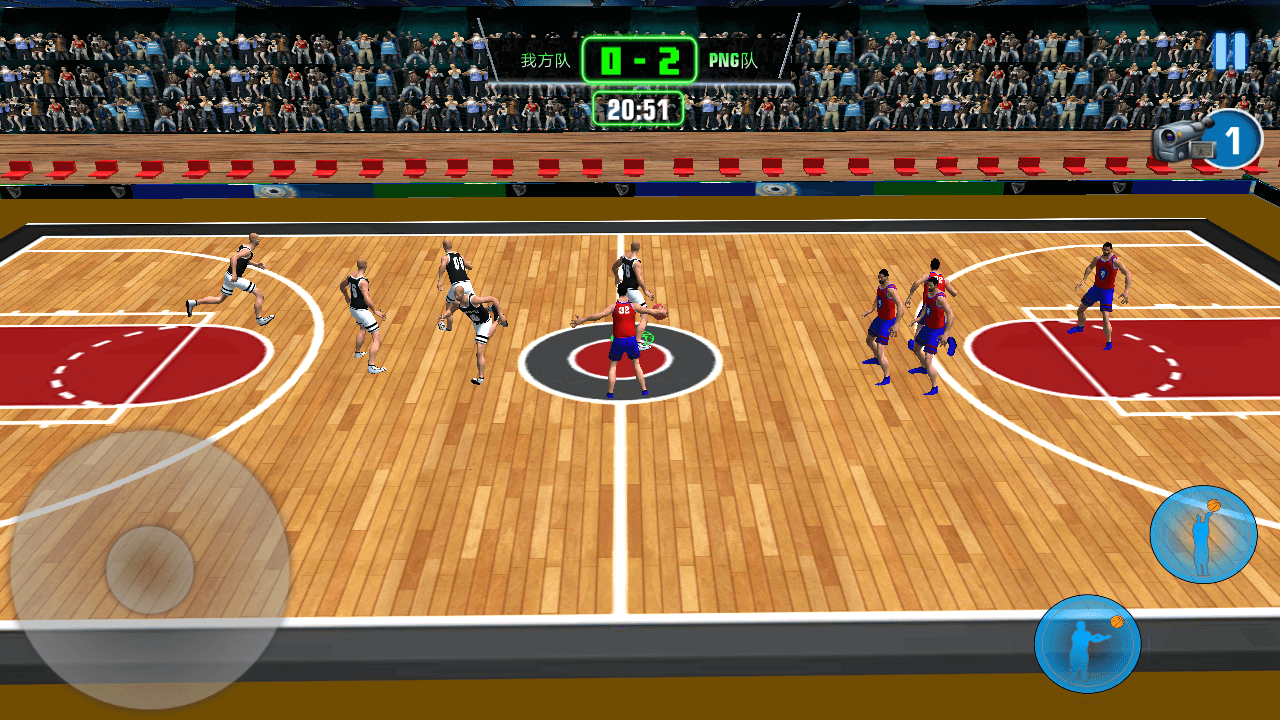
Task: Pause the basketball game
Action: coord(1230,51)
